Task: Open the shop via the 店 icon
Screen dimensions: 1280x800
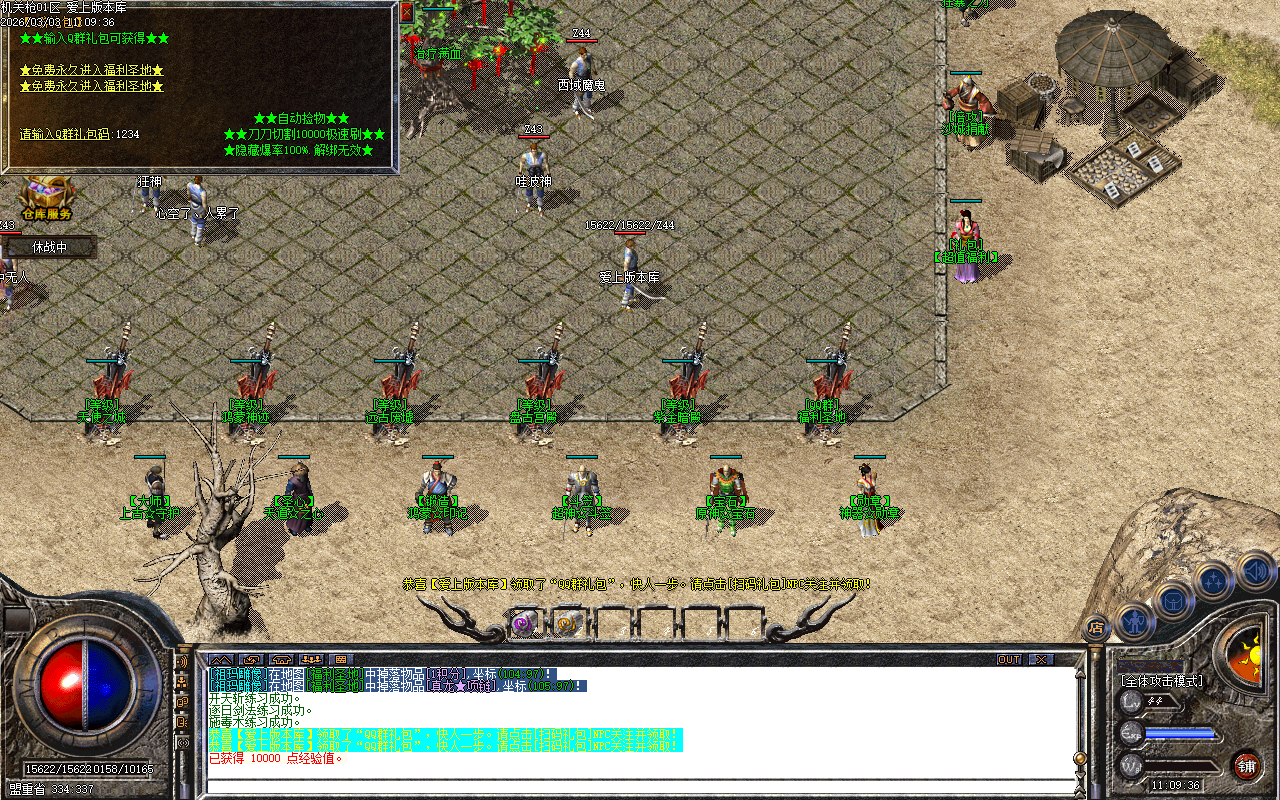Action: [1094, 626]
